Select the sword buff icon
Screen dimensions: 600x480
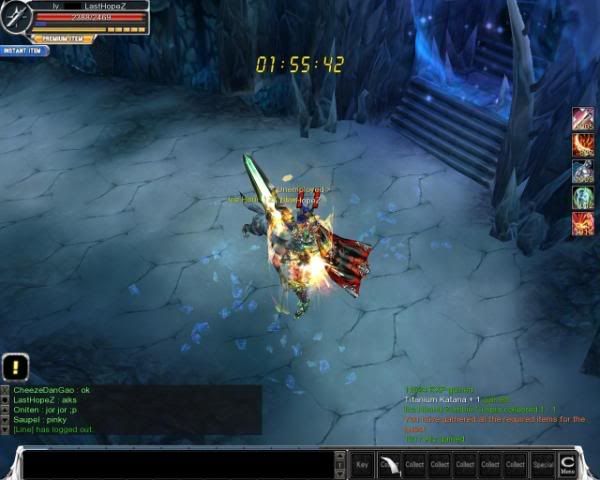click(583, 120)
